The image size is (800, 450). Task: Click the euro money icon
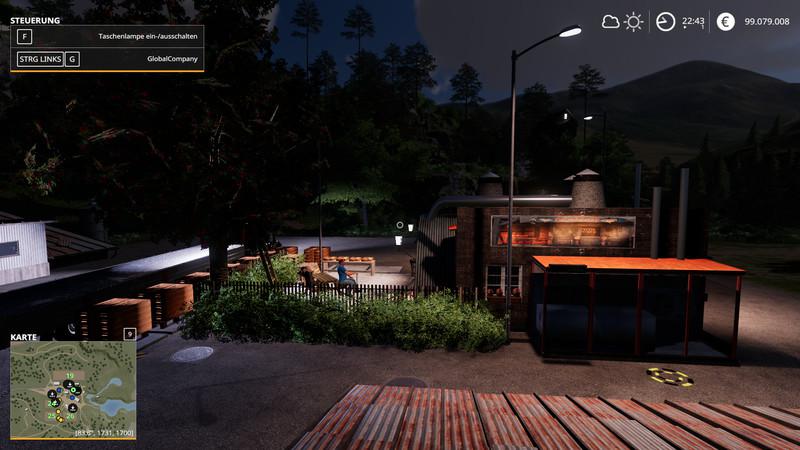tap(725, 21)
